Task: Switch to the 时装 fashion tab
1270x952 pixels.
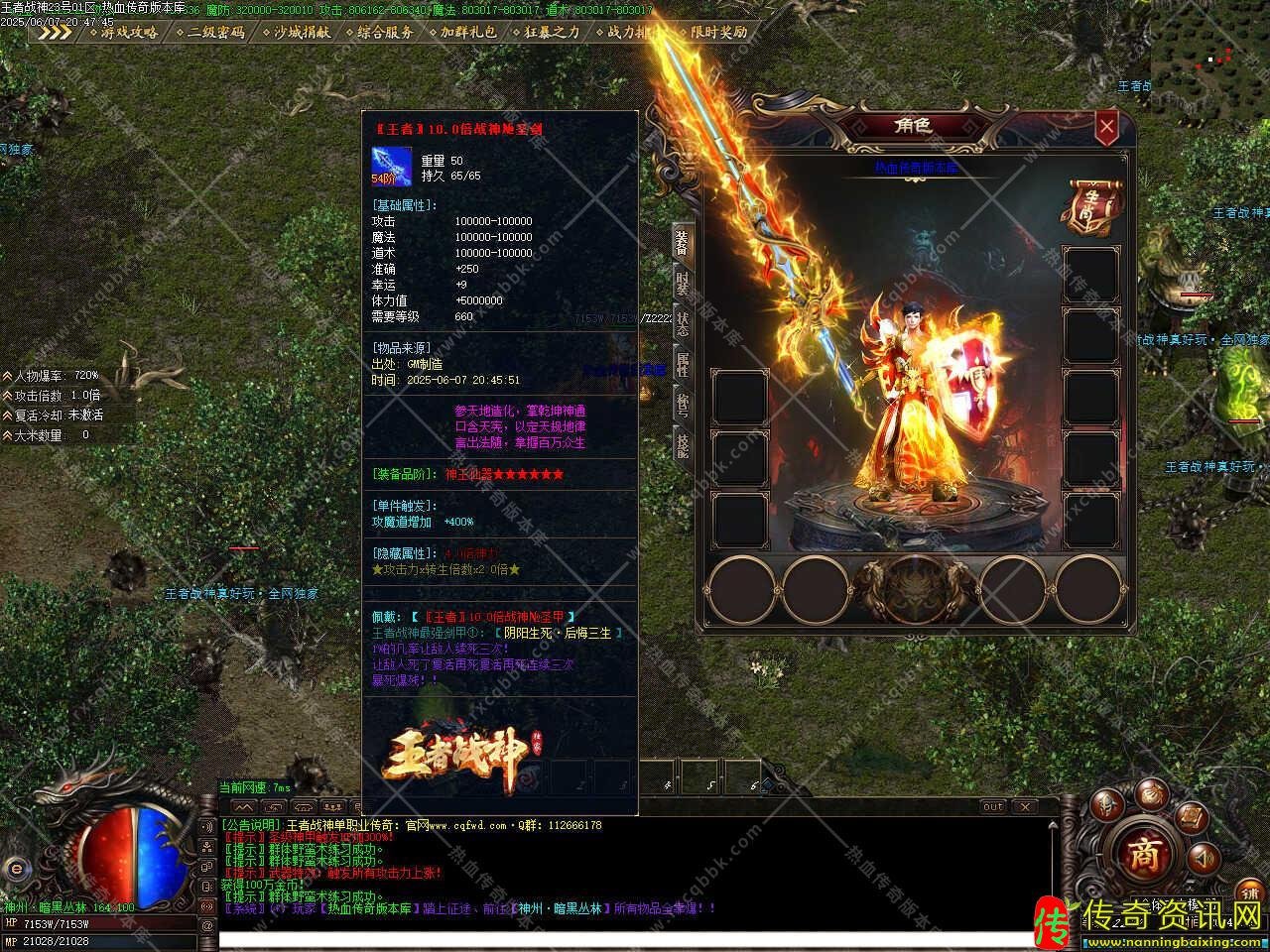Action: click(x=683, y=283)
